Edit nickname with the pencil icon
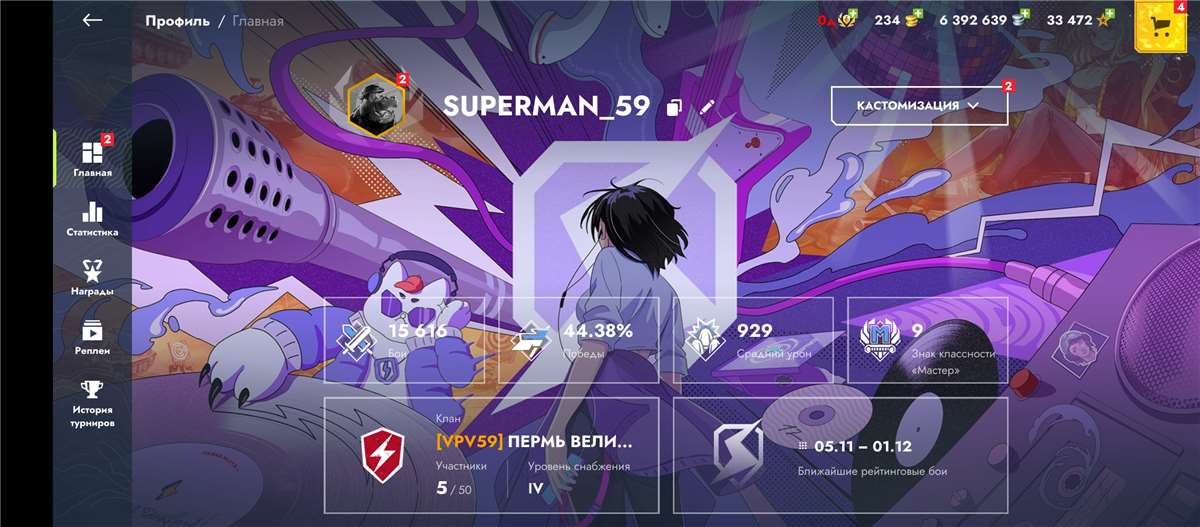This screenshot has height=527, width=1200. pyautogui.click(x=708, y=107)
